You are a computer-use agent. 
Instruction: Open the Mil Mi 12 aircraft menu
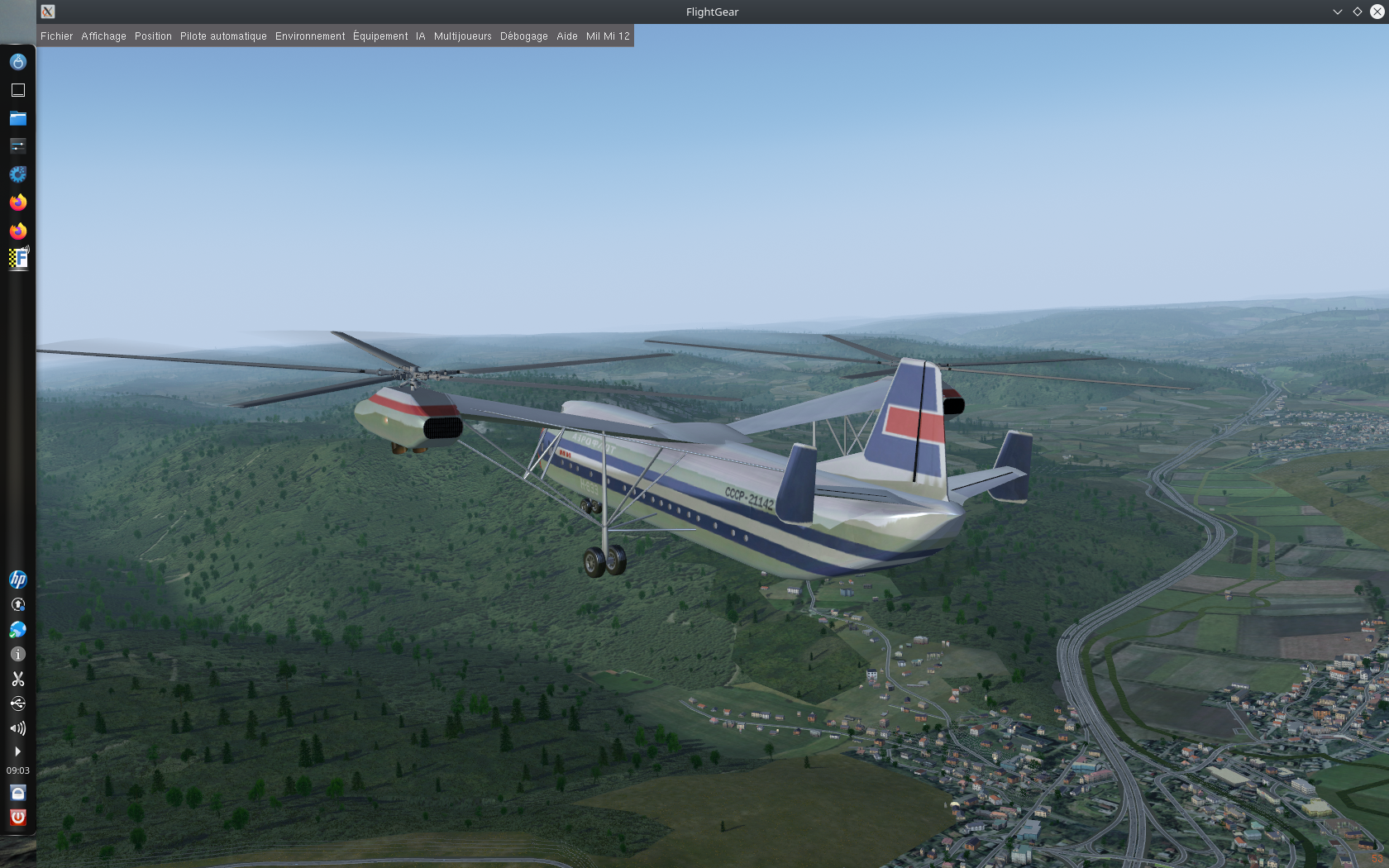tap(608, 36)
